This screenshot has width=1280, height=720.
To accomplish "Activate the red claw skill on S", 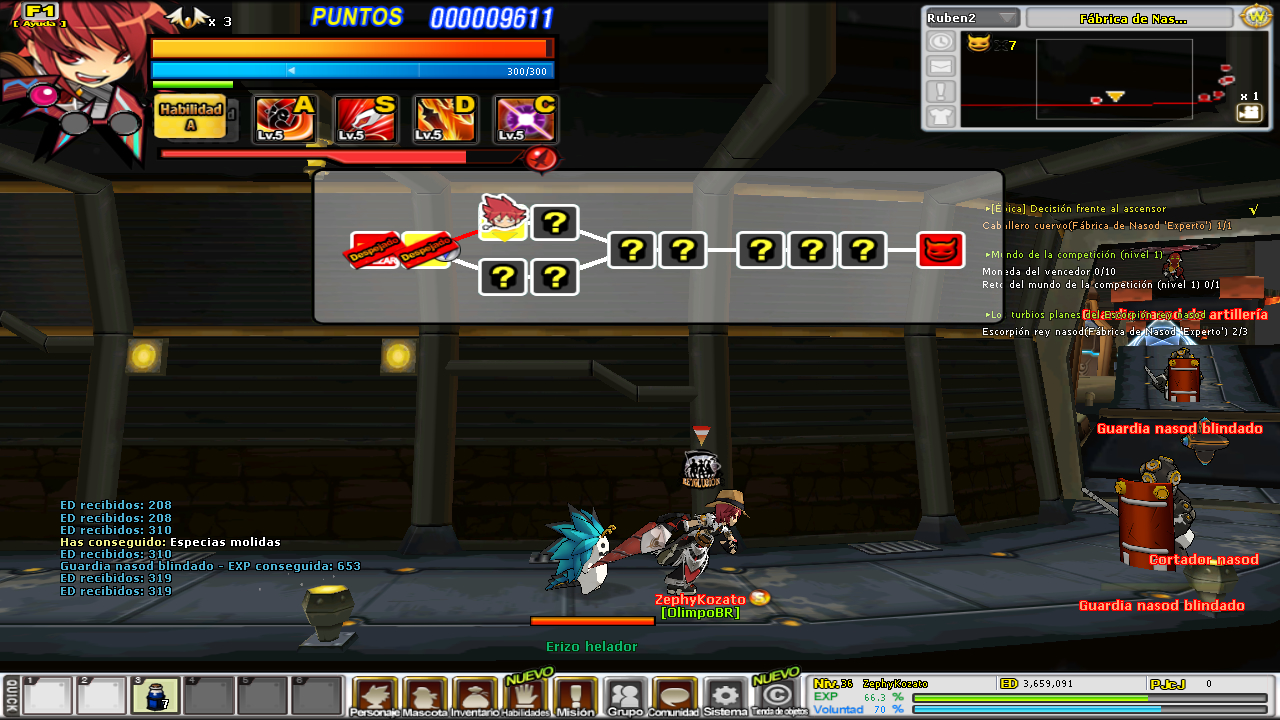I will coord(365,120).
